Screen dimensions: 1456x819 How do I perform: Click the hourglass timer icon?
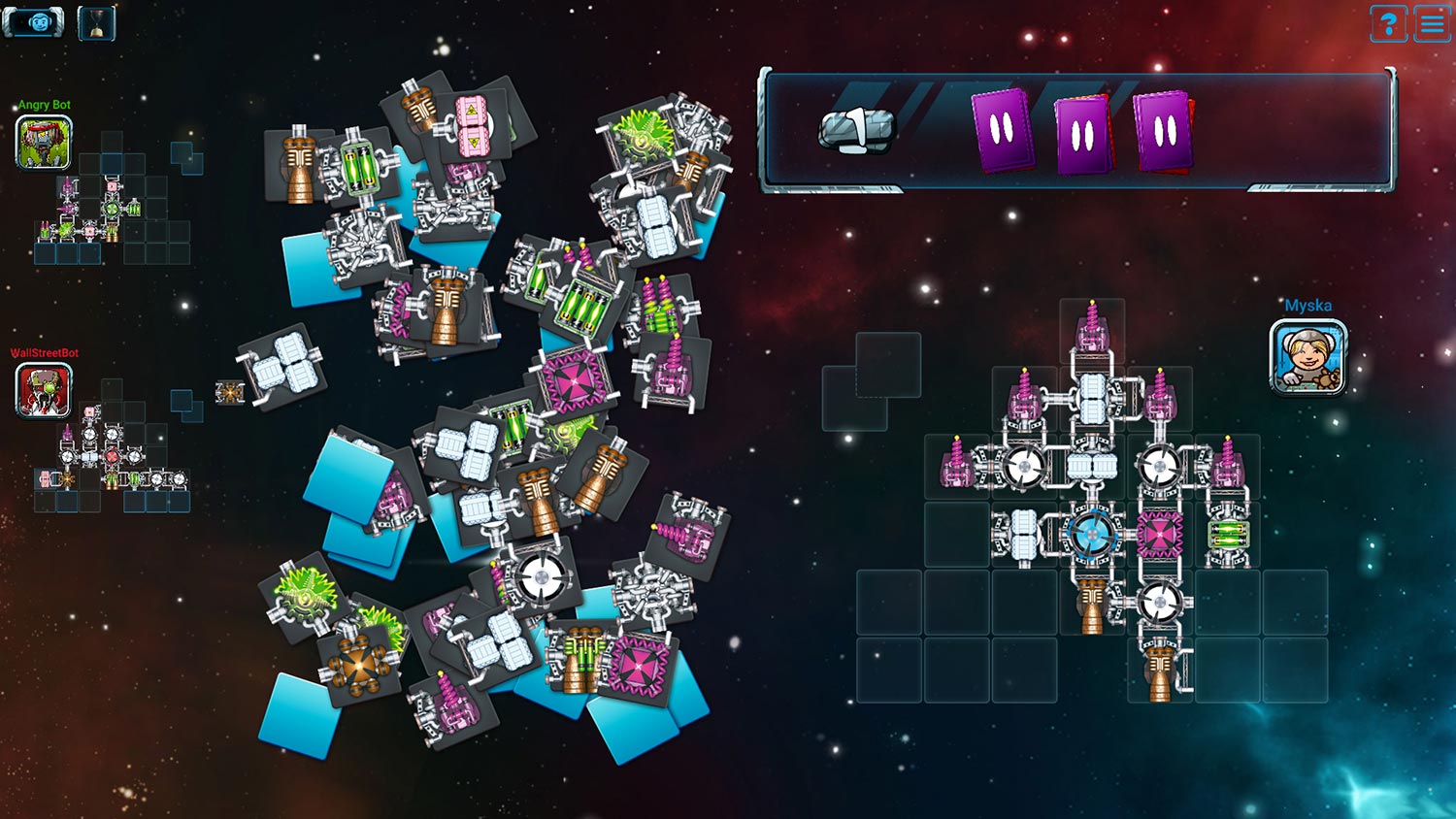click(97, 23)
